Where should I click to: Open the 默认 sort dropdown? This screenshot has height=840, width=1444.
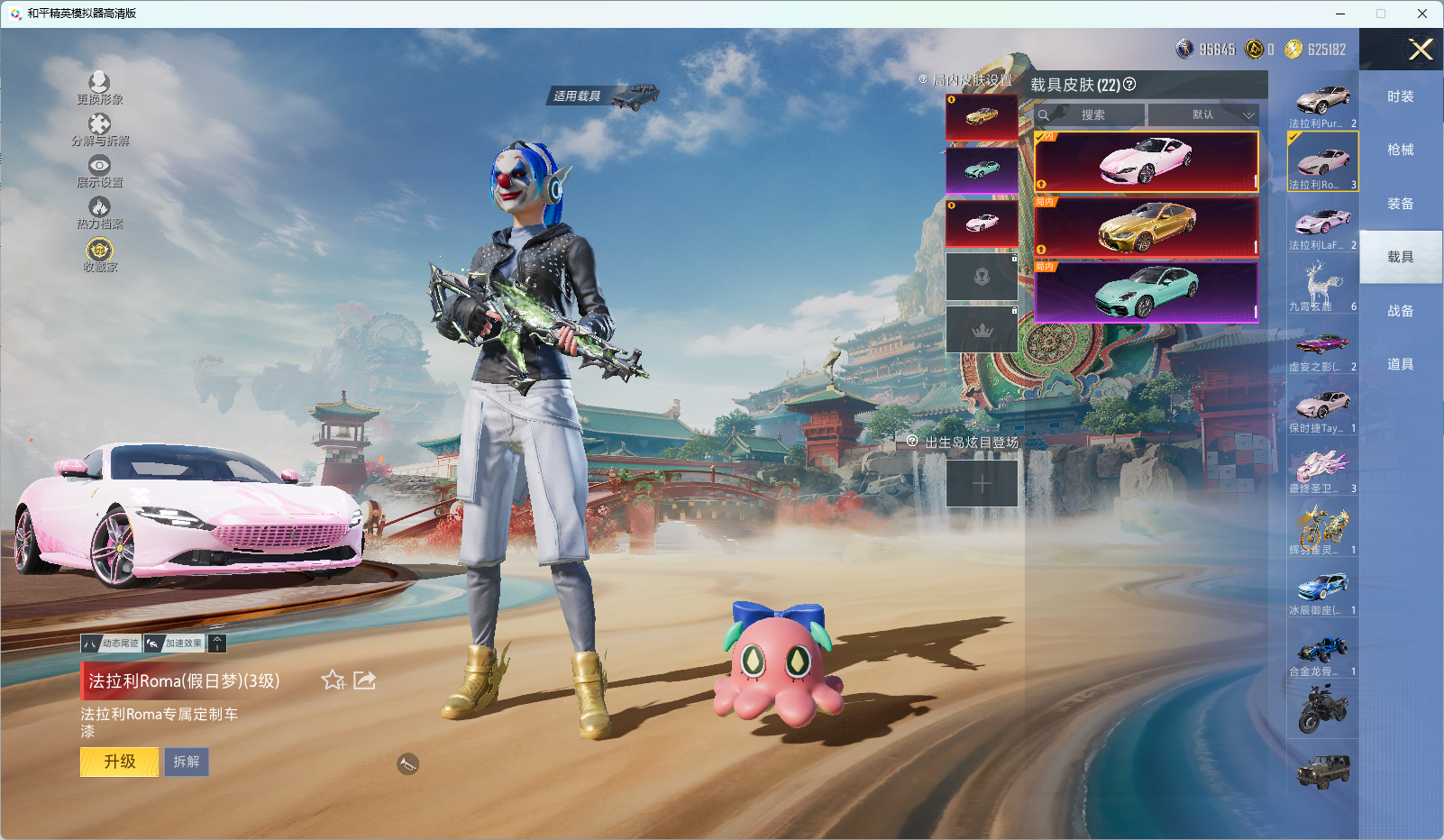(1204, 114)
